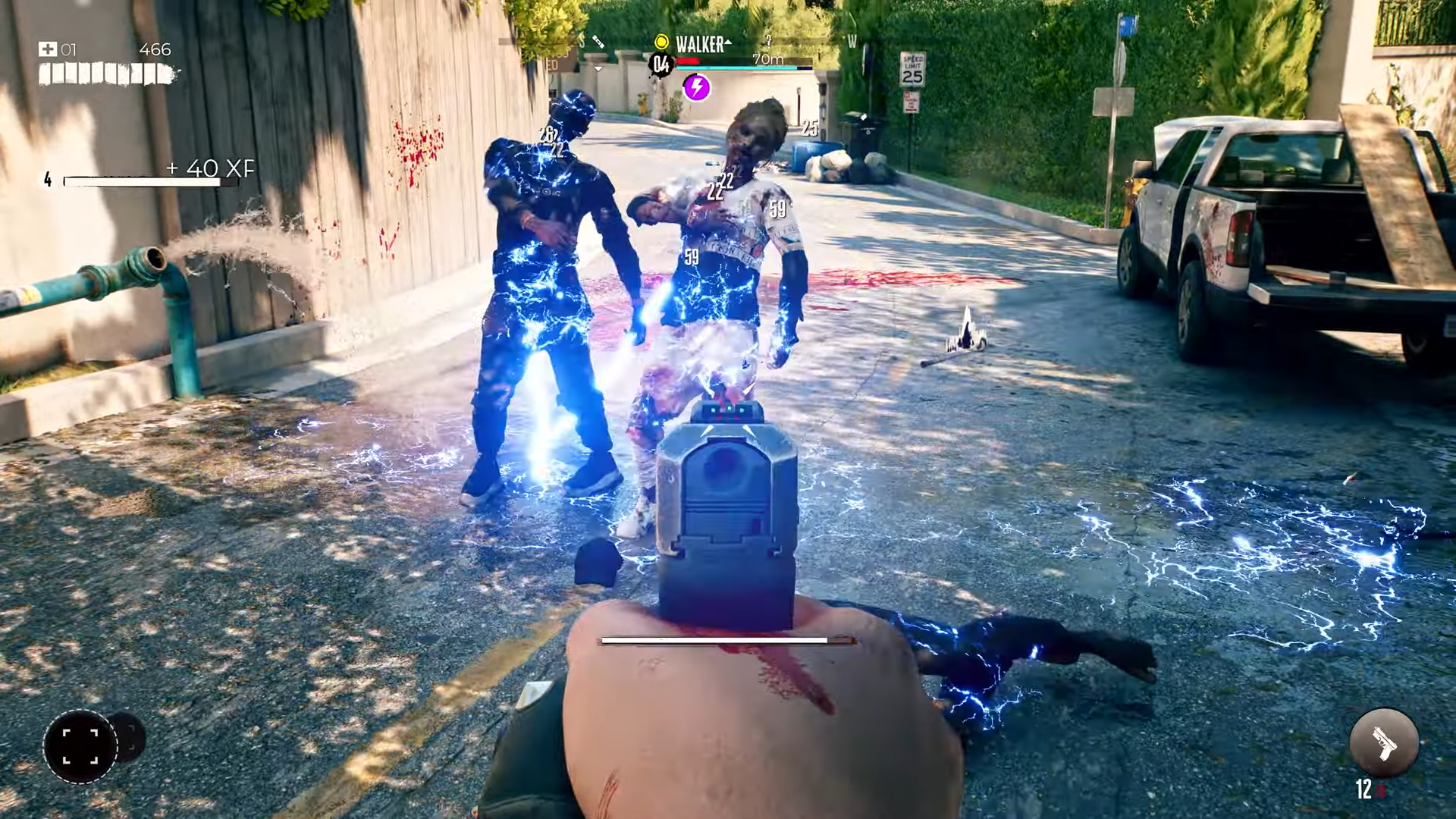Select the equipped pistol weapon icon

pyautogui.click(x=1384, y=743)
